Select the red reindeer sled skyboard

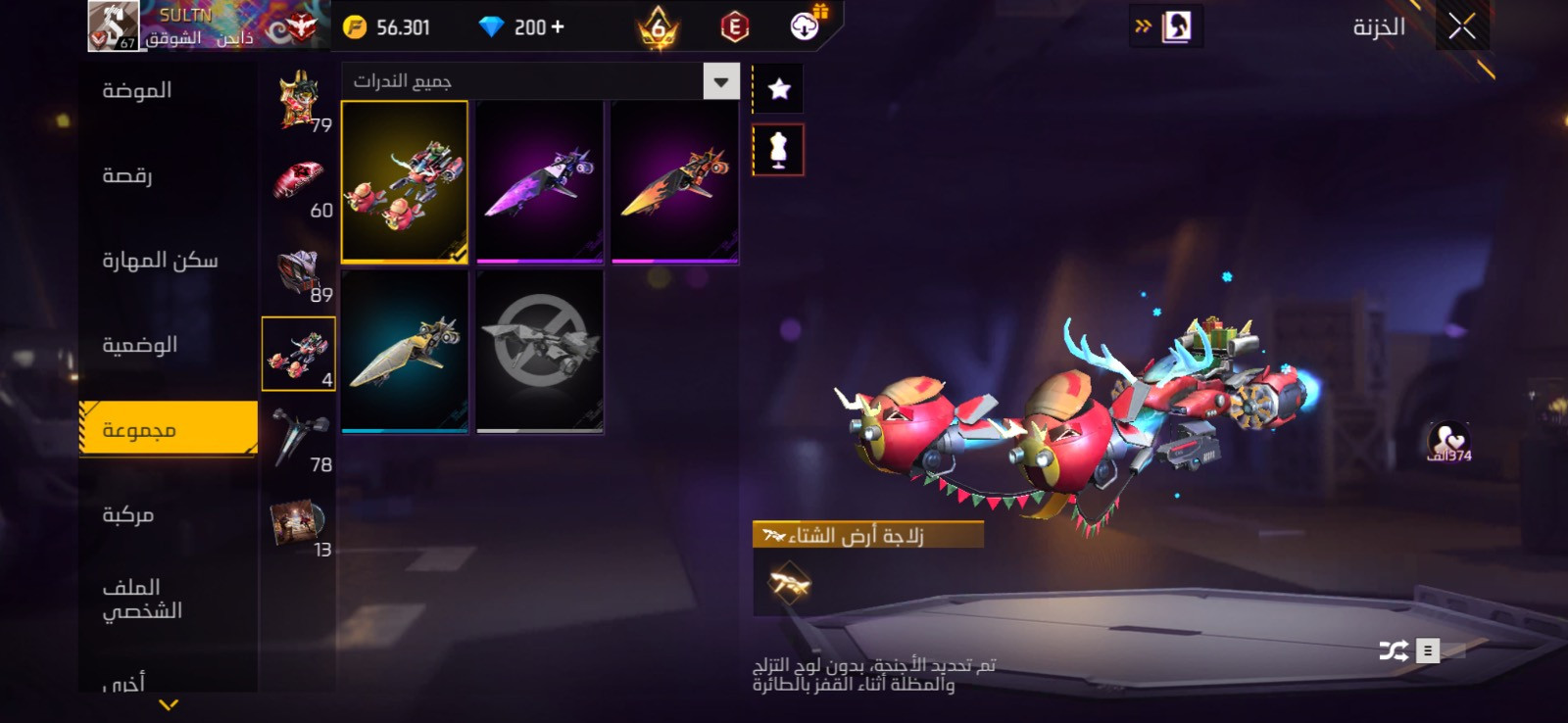[405, 182]
